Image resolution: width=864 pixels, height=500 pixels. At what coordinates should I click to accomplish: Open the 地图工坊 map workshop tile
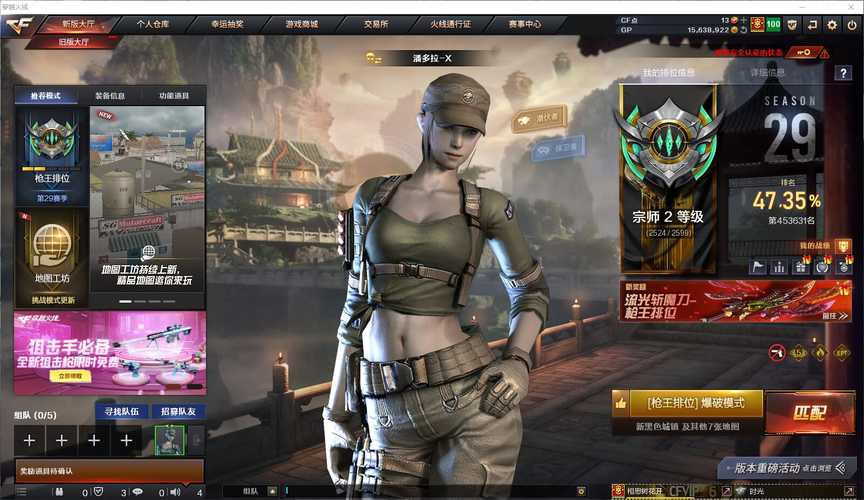click(49, 256)
